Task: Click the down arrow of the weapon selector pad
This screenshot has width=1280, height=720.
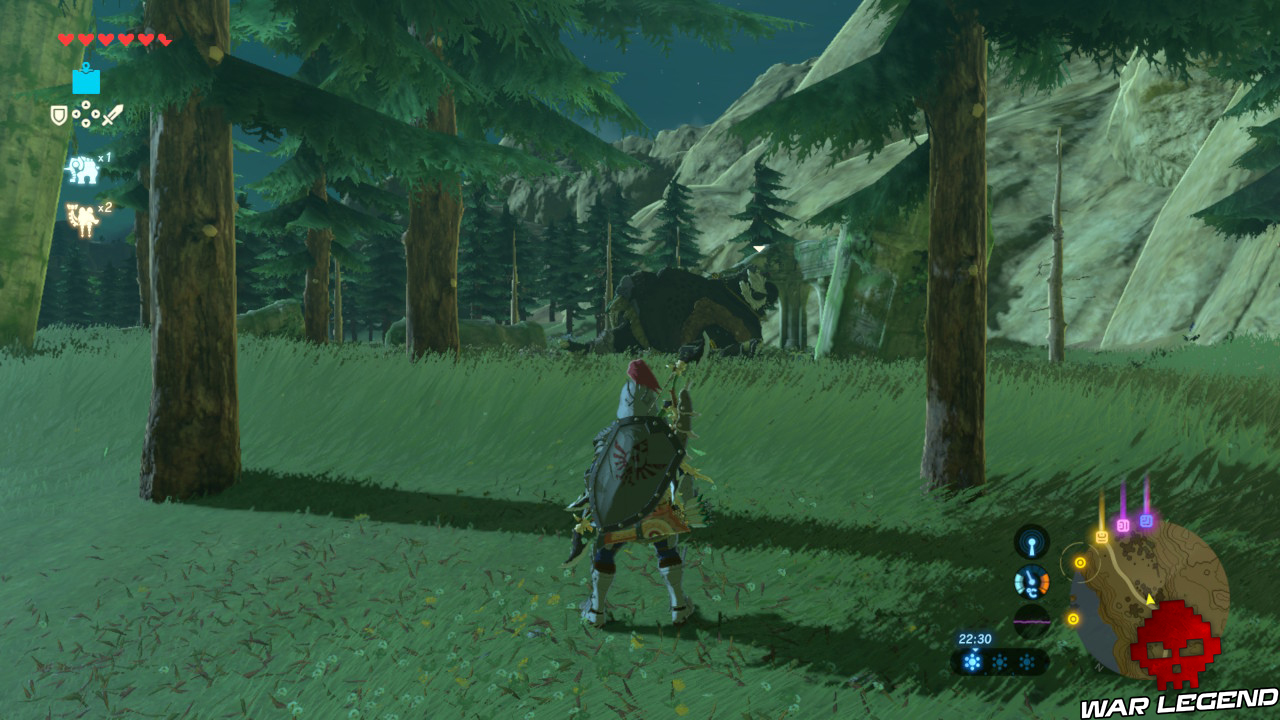Action: click(x=85, y=122)
